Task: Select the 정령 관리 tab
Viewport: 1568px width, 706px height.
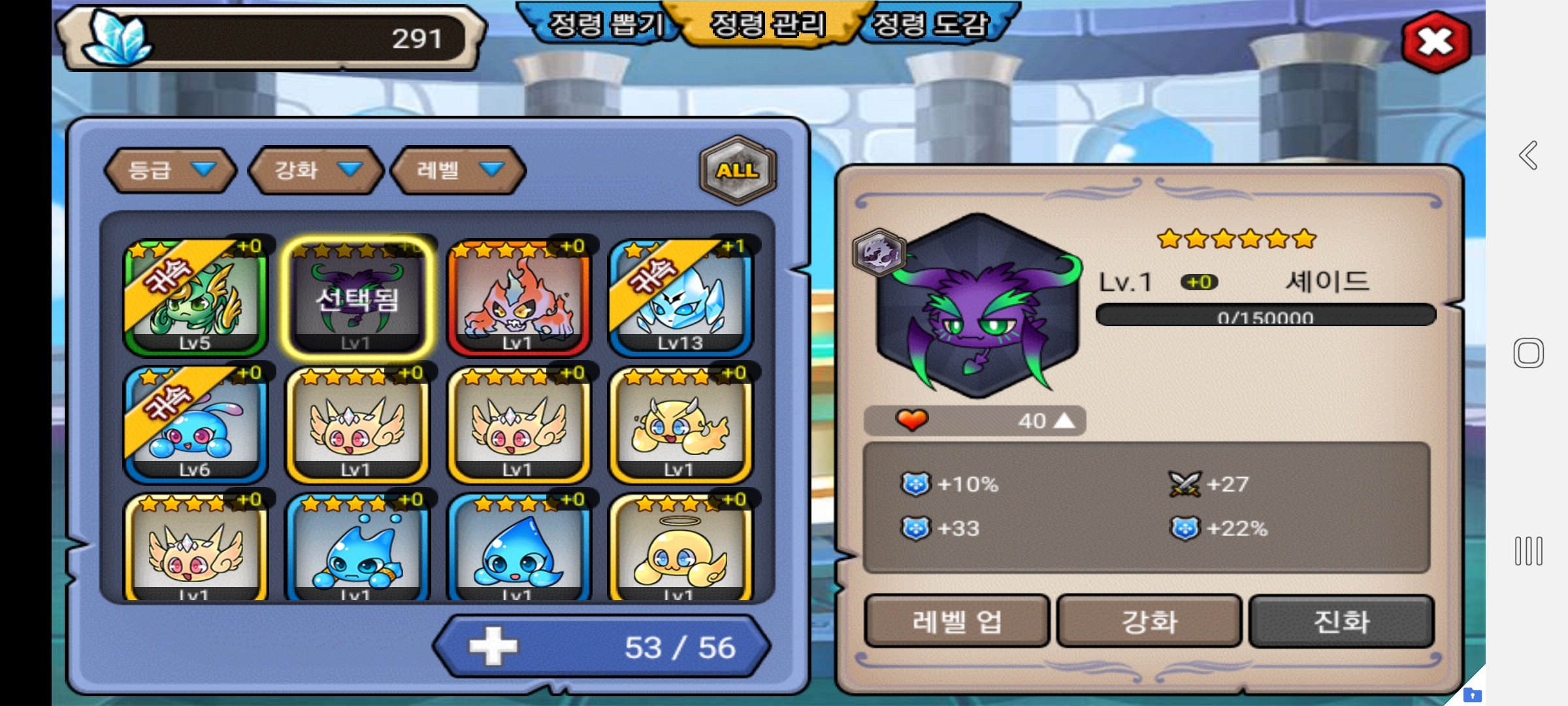Action: 768,25
